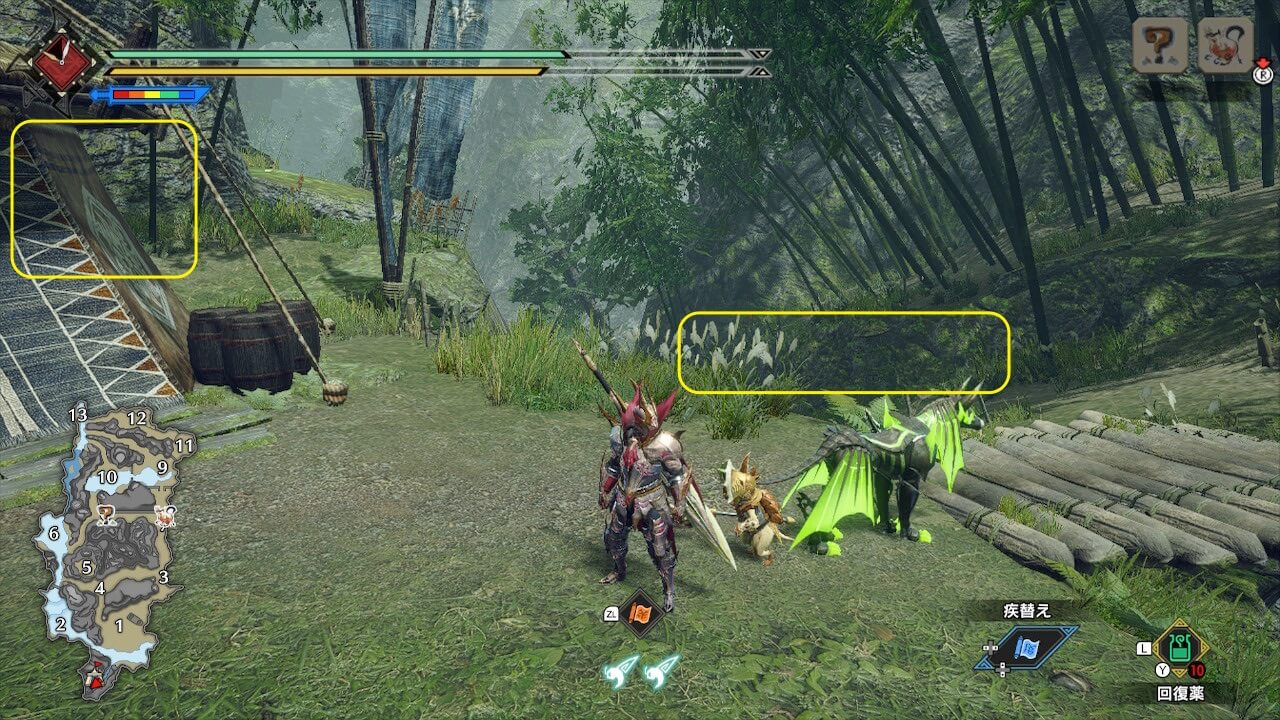Select the red-and-white monster target icon
This screenshot has height=720, width=1280.
[x=1225, y=46]
